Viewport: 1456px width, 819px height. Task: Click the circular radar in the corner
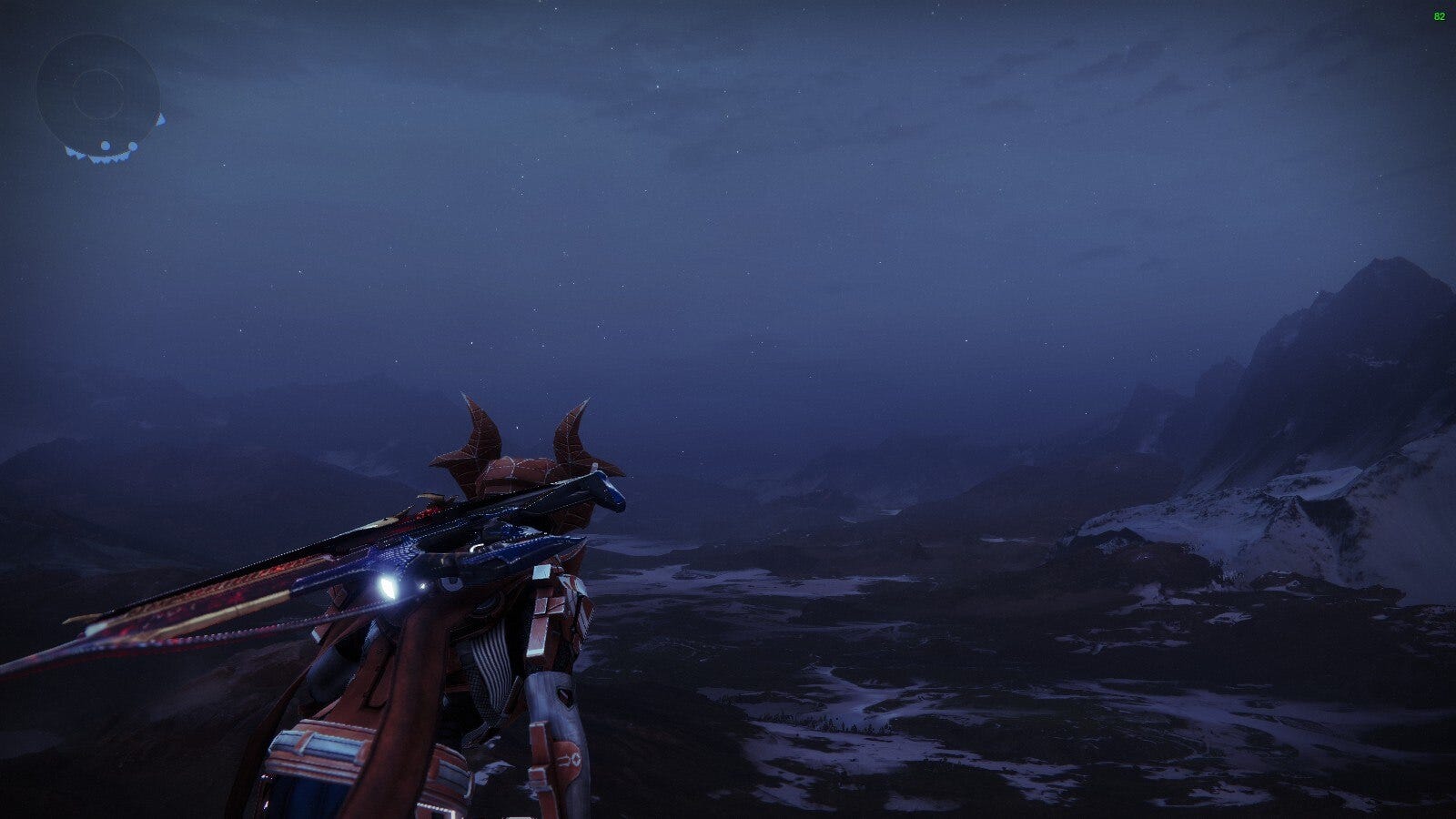coord(97,94)
